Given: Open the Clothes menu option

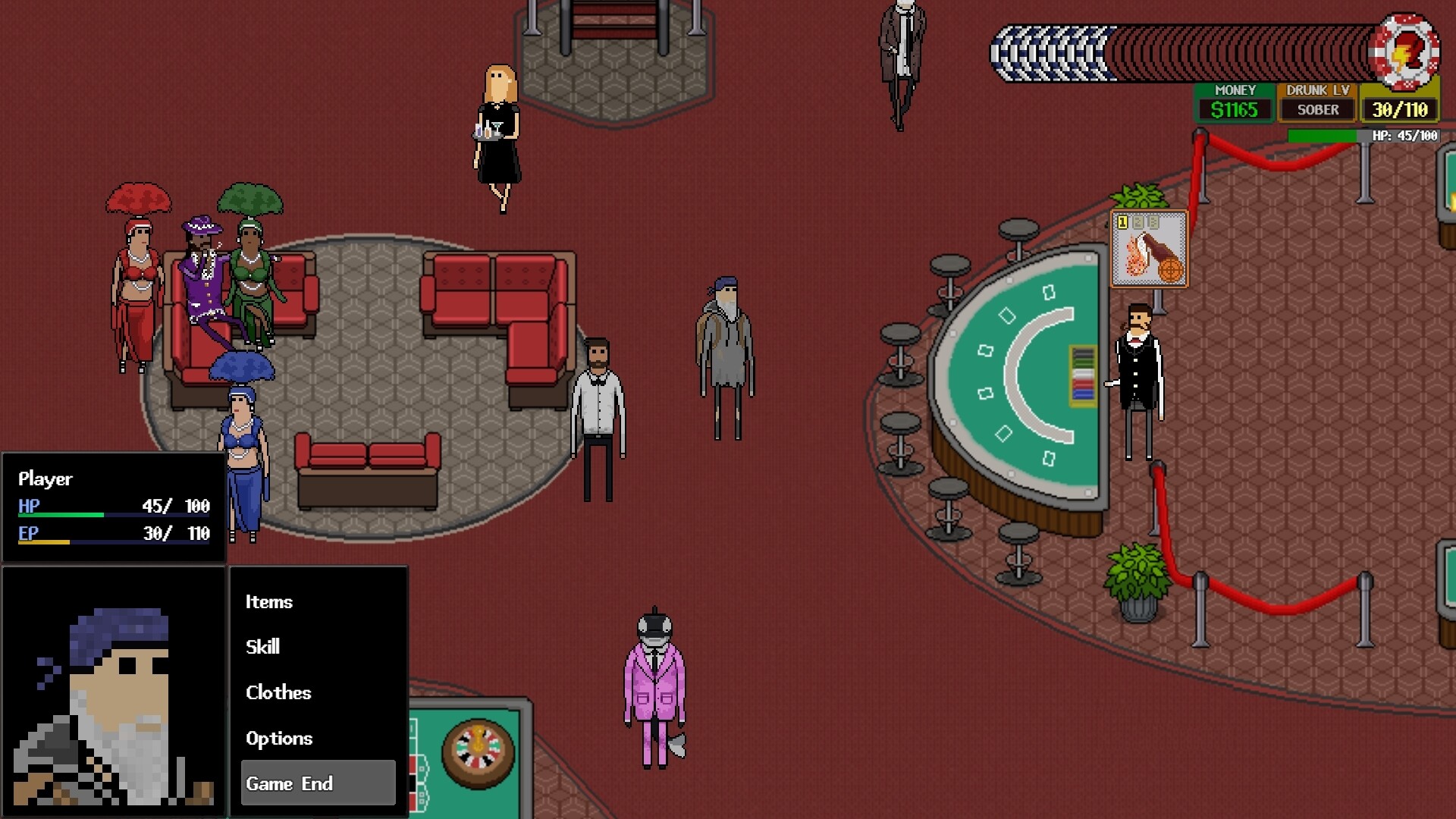Looking at the screenshot, I should 278,692.
